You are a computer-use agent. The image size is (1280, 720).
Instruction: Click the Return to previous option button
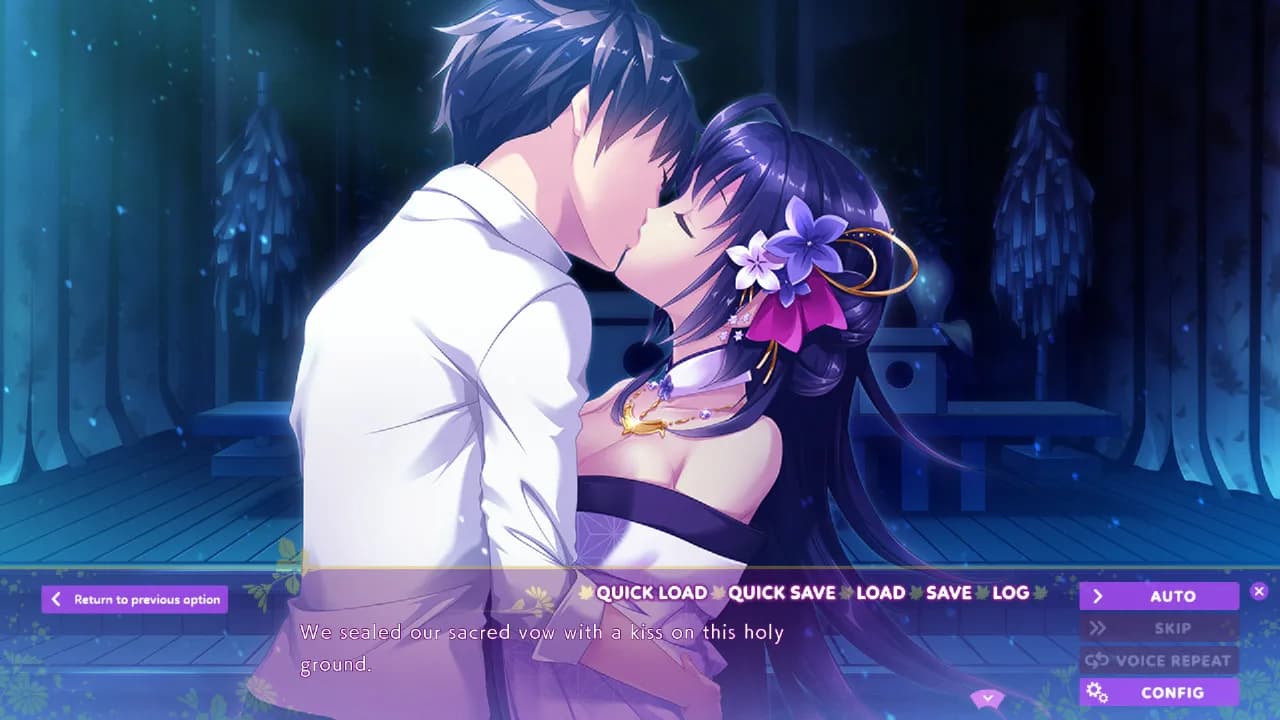(135, 599)
